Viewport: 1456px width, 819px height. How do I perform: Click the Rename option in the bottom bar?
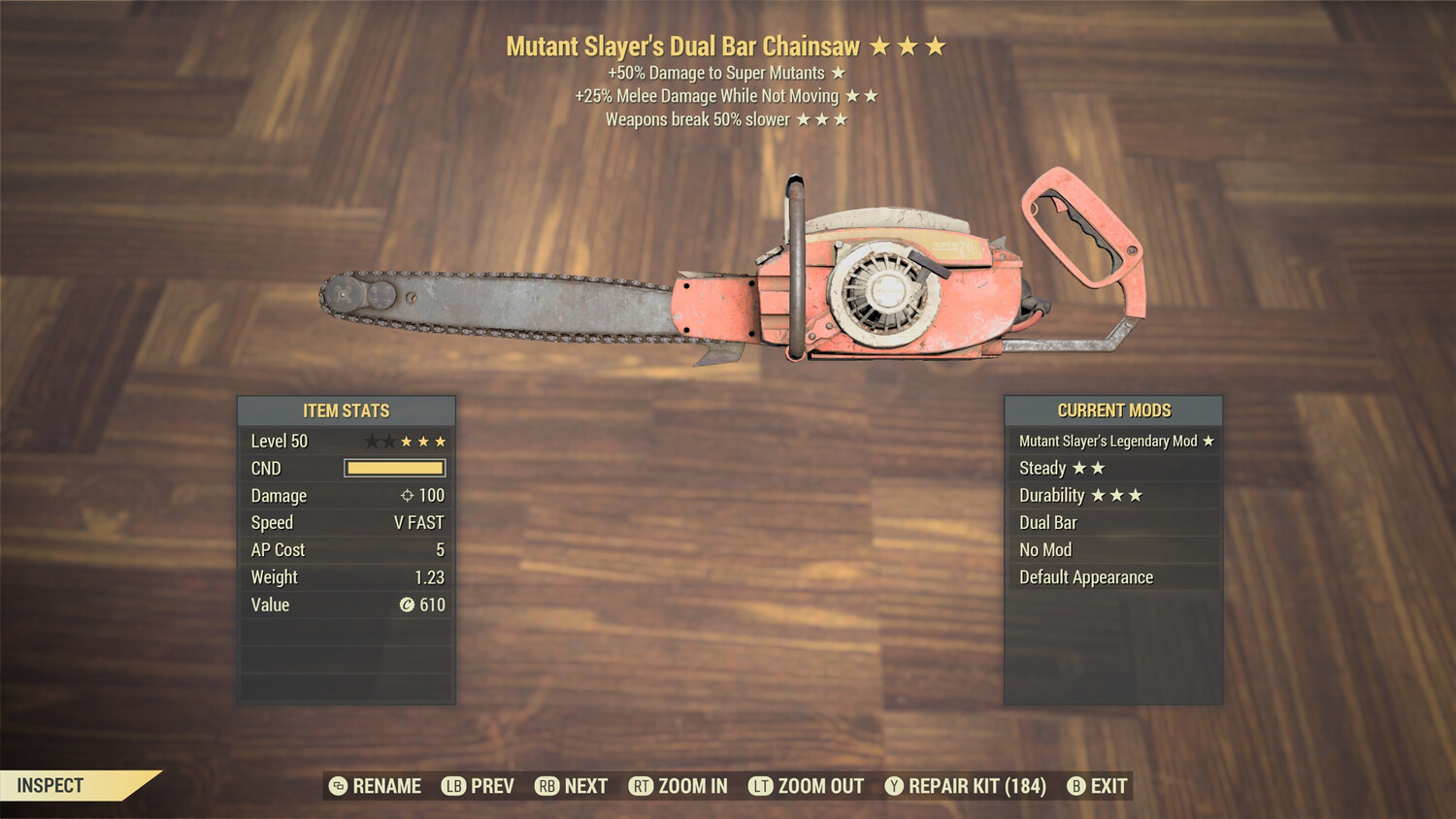[376, 786]
